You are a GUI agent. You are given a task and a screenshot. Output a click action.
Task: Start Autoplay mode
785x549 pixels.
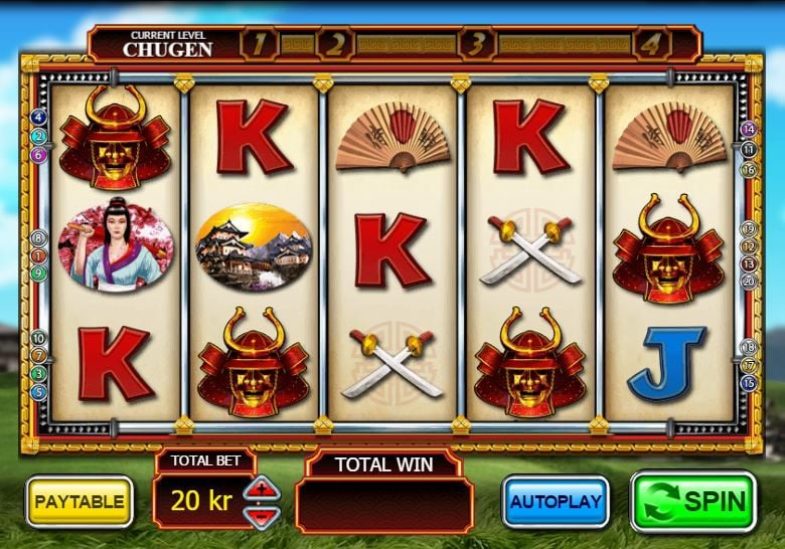click(556, 501)
